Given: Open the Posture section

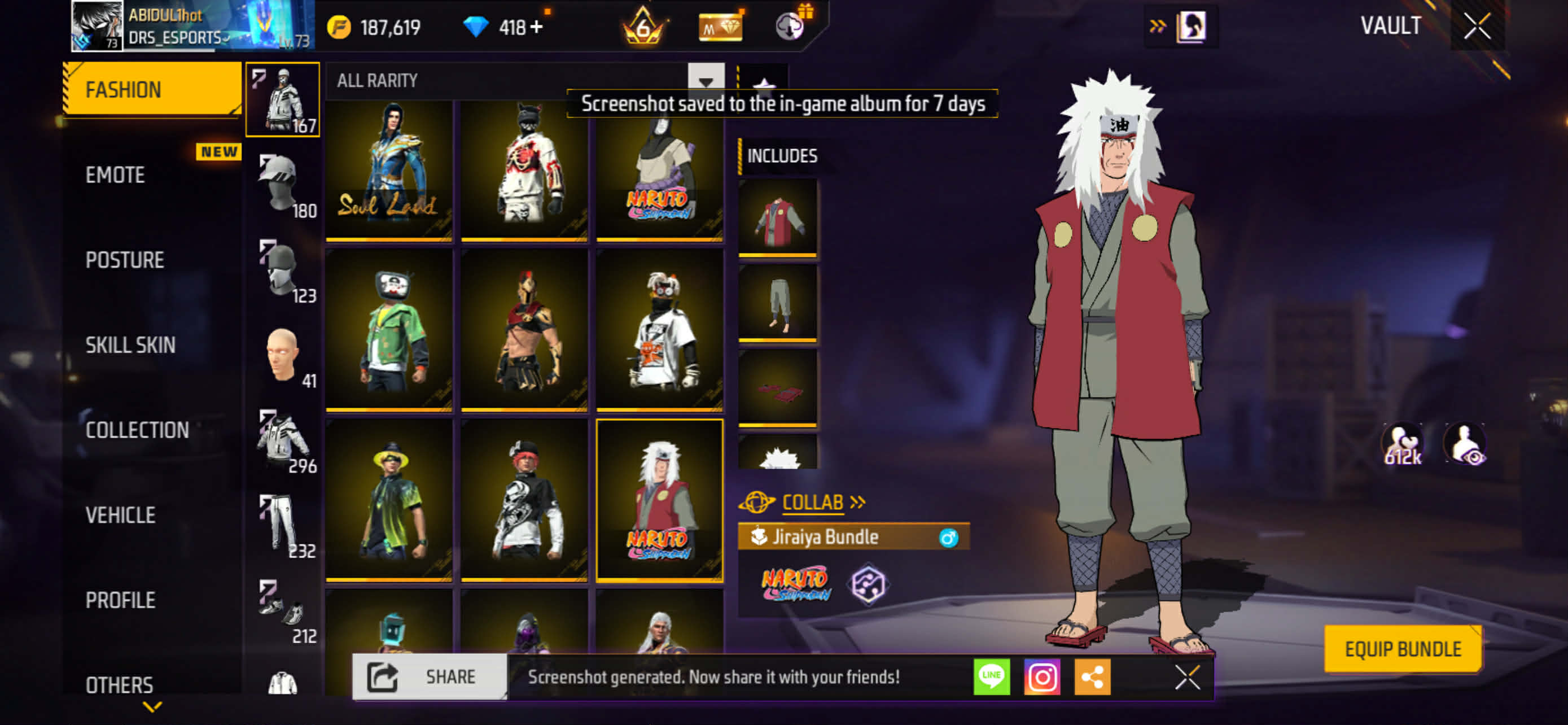Looking at the screenshot, I should click(x=125, y=260).
